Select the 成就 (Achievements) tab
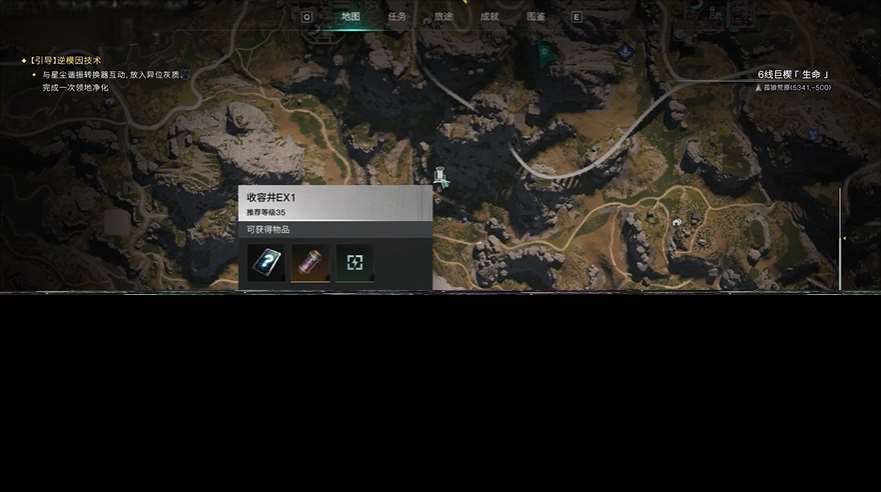This screenshot has height=492, width=881. coord(489,17)
